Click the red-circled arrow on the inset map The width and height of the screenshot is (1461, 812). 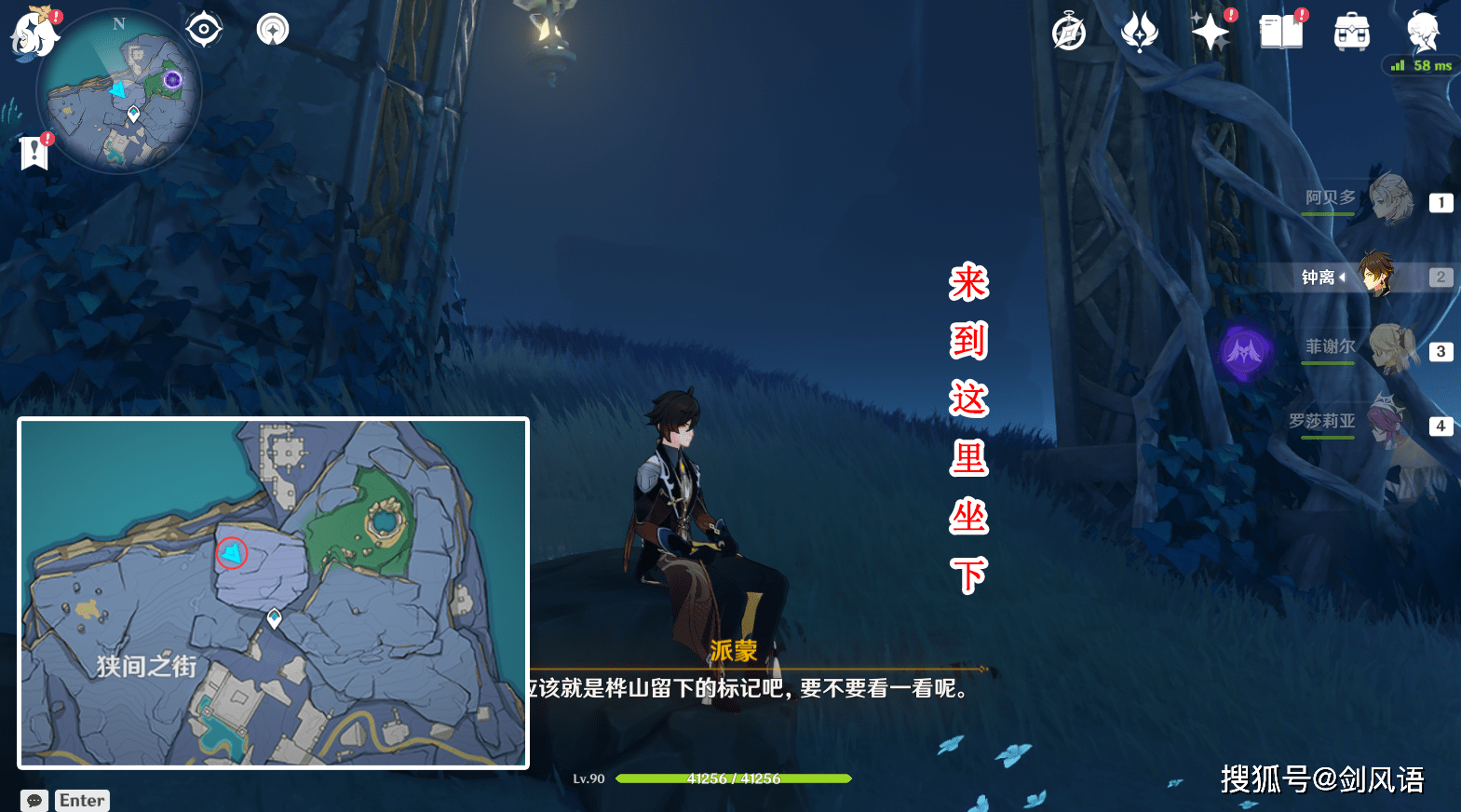[x=230, y=552]
